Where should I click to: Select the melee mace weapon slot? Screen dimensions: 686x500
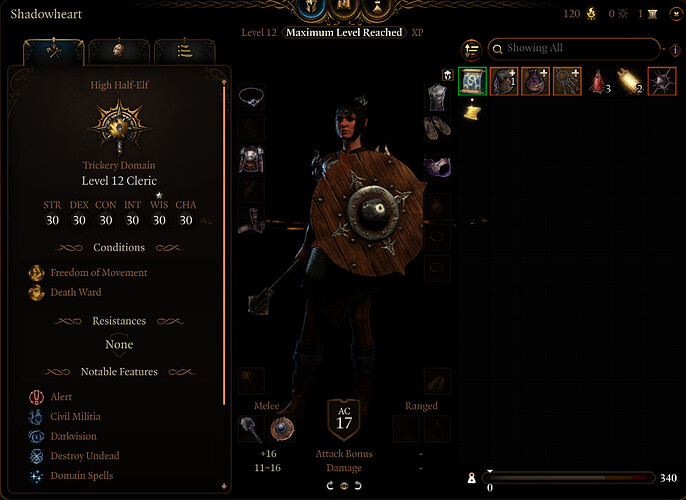pyautogui.click(x=252, y=428)
